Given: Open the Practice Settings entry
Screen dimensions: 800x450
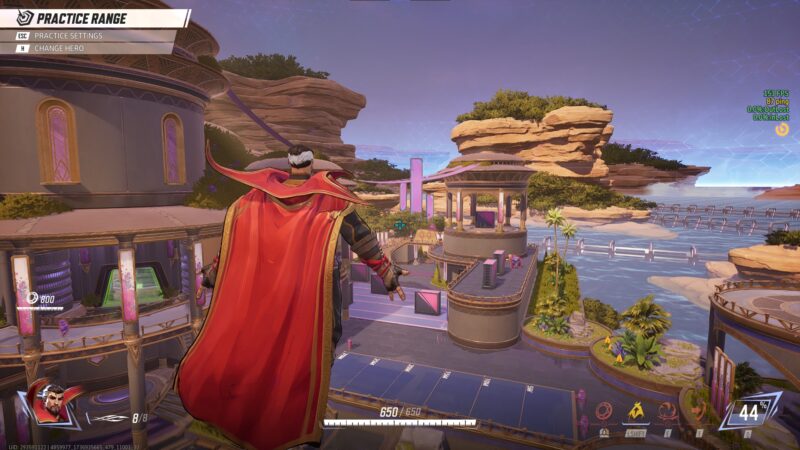Looking at the screenshot, I should click(x=68, y=36).
